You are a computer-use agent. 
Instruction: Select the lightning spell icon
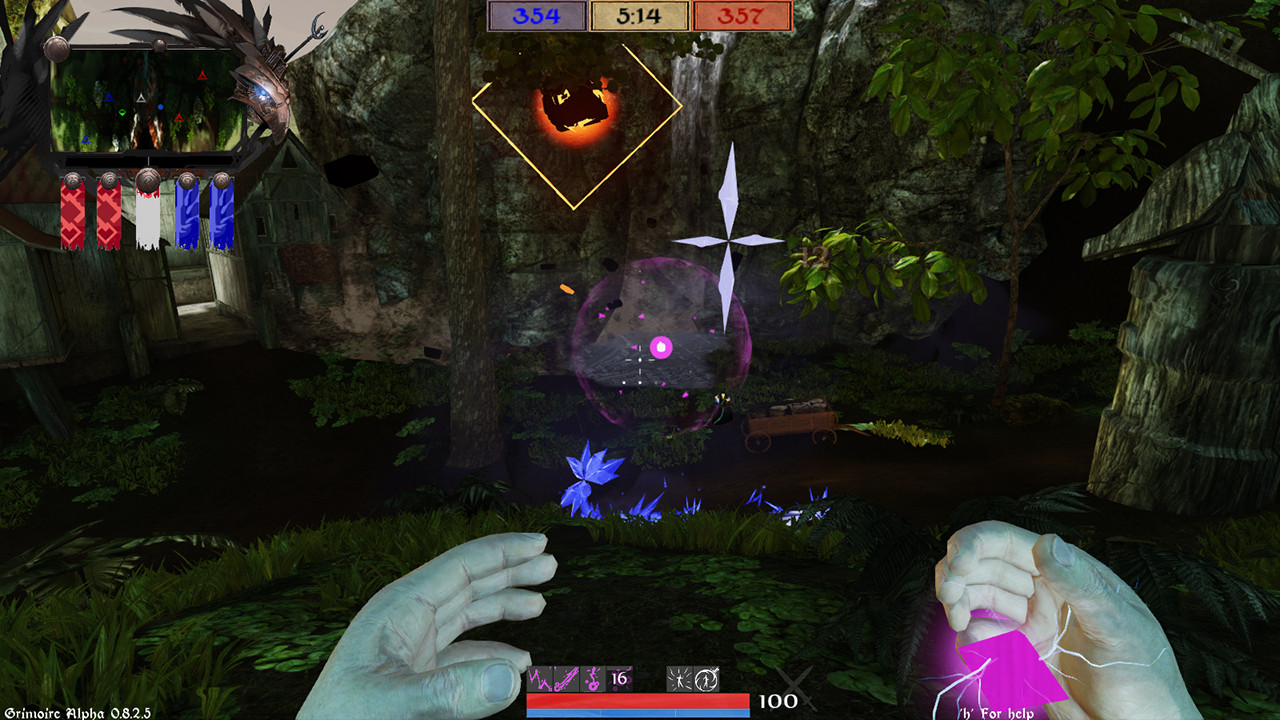(540, 680)
